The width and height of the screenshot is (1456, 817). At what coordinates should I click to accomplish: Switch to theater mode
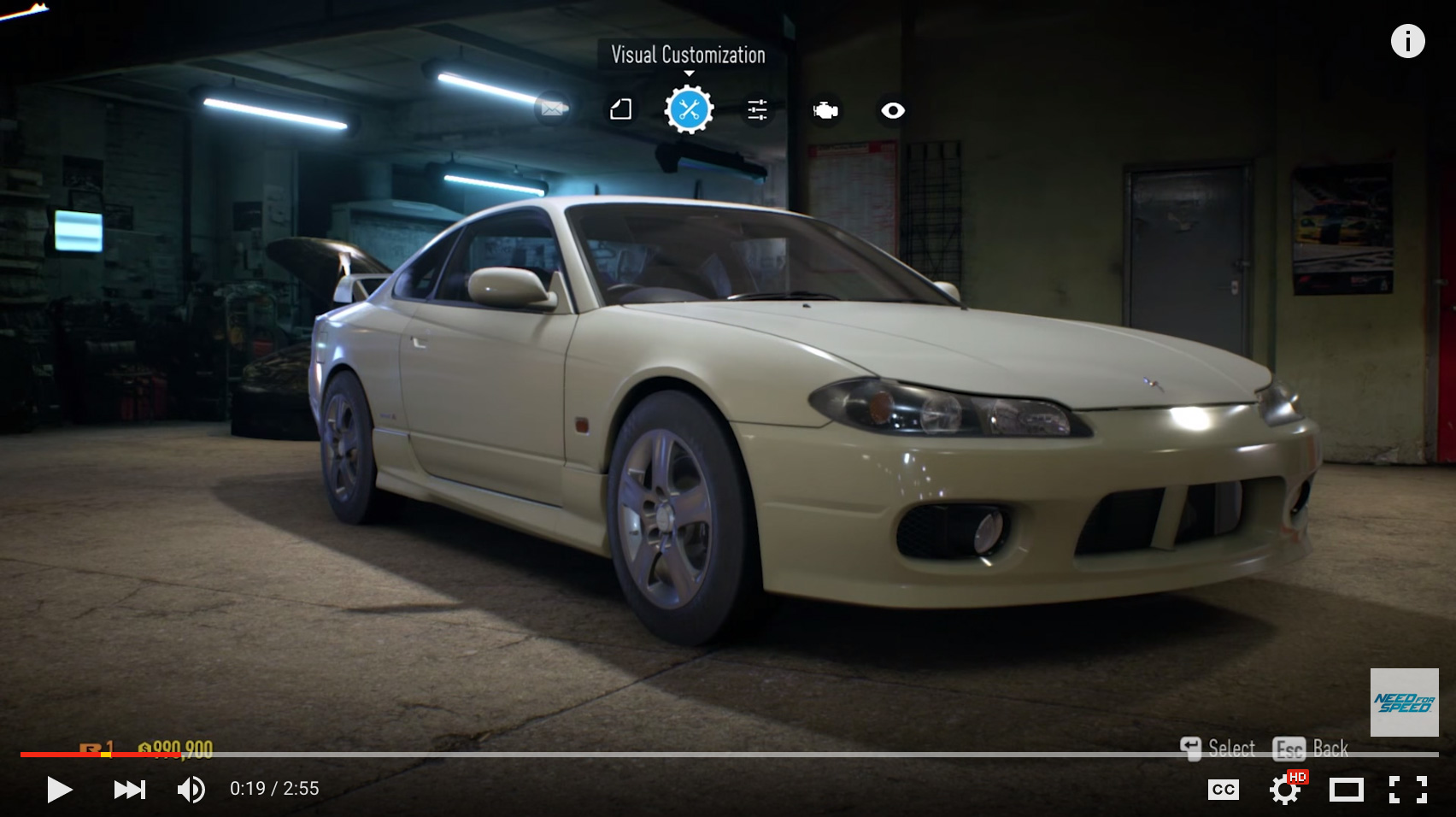[x=1346, y=789]
